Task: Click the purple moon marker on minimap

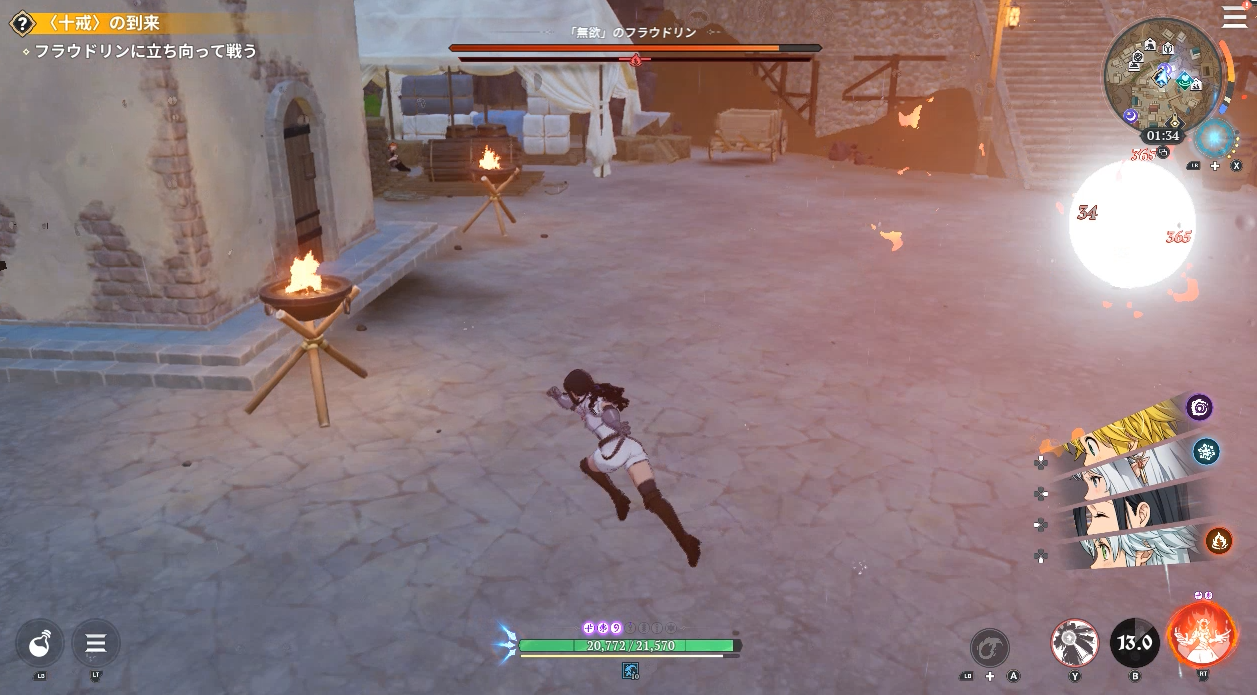Action: coord(1130,116)
